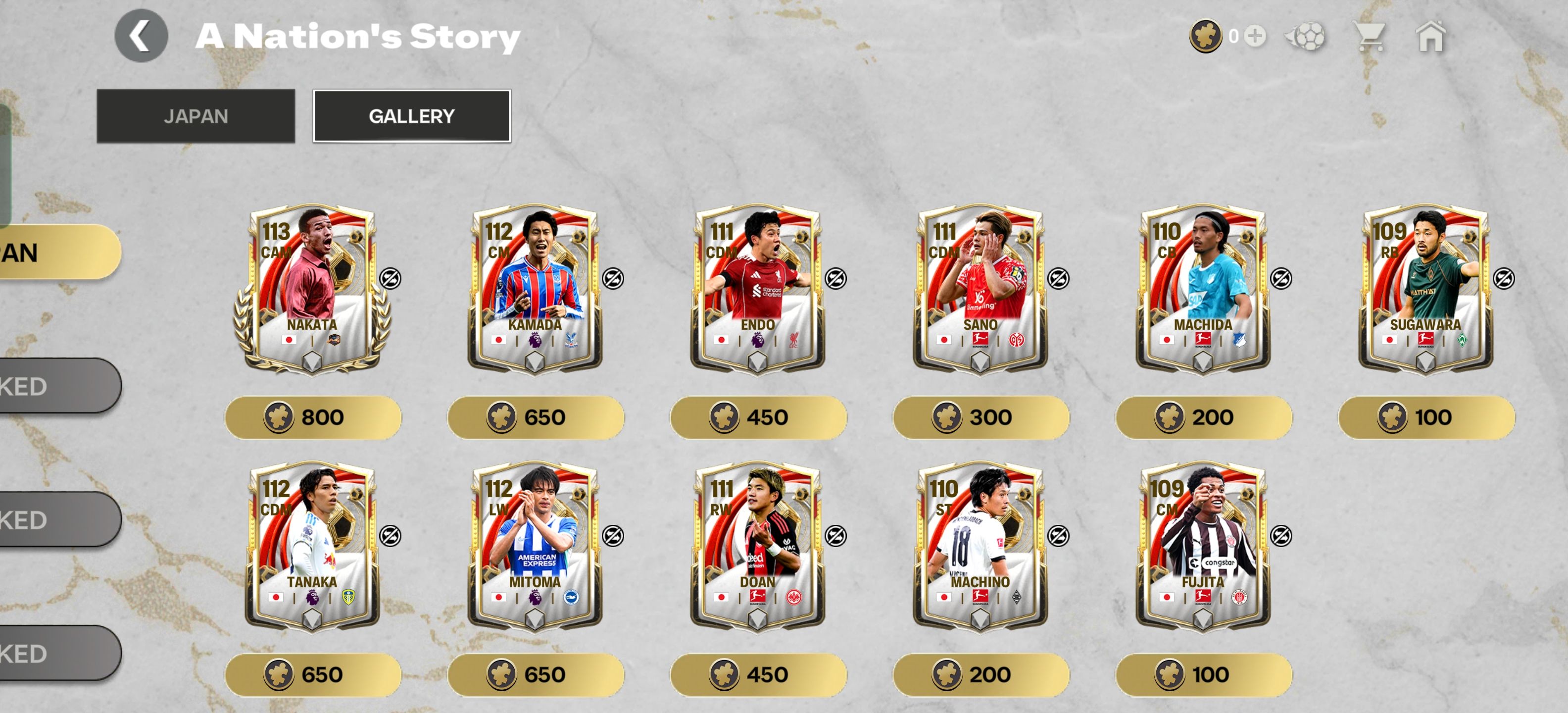This screenshot has width=1568, height=713.
Task: Purchase Sugawara for 100 tokens
Action: tap(1426, 418)
